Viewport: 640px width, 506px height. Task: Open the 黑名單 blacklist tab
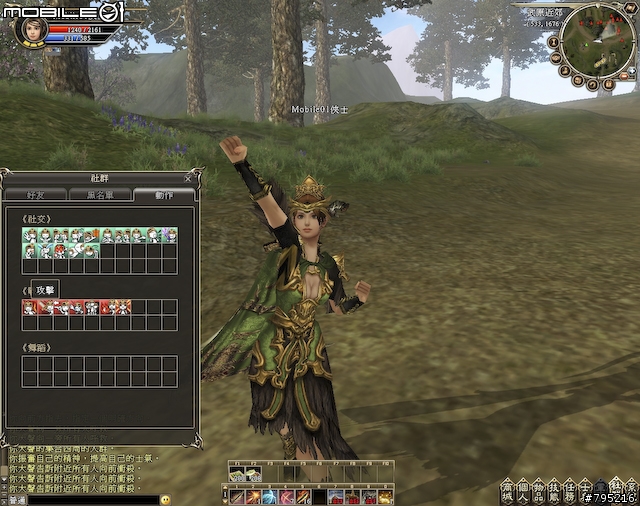coord(100,195)
